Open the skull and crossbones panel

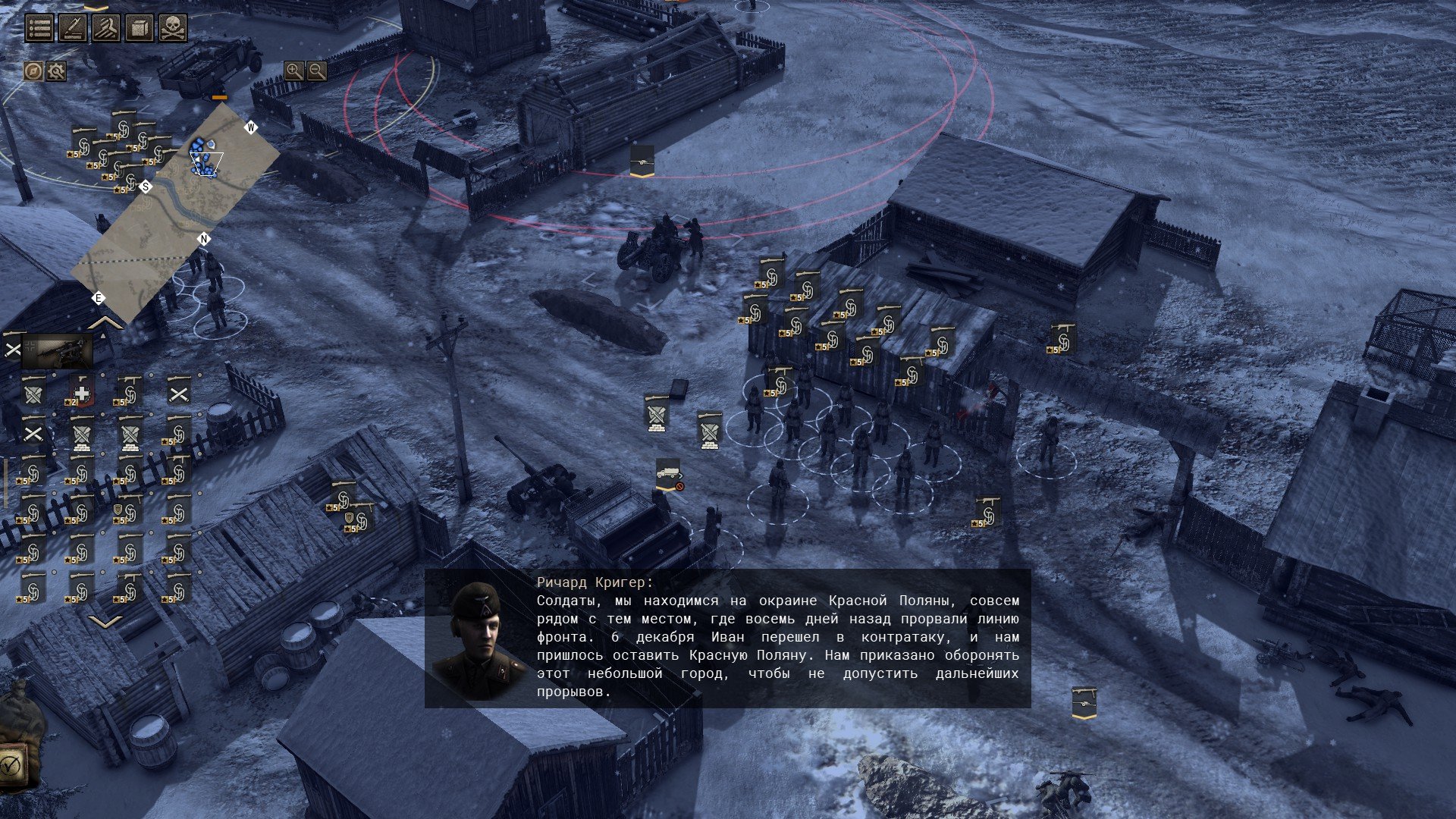pos(173,28)
